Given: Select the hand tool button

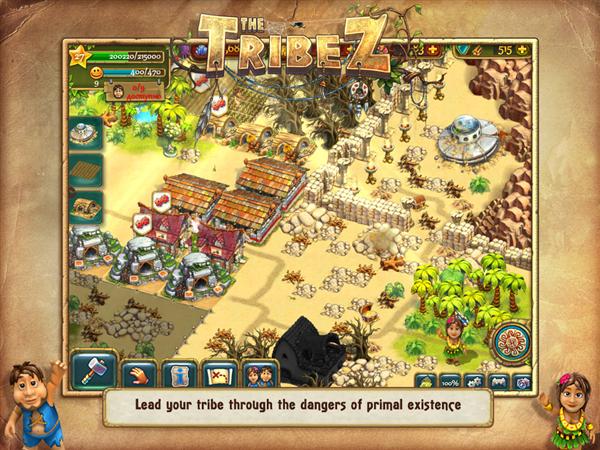Looking at the screenshot, I should (139, 375).
